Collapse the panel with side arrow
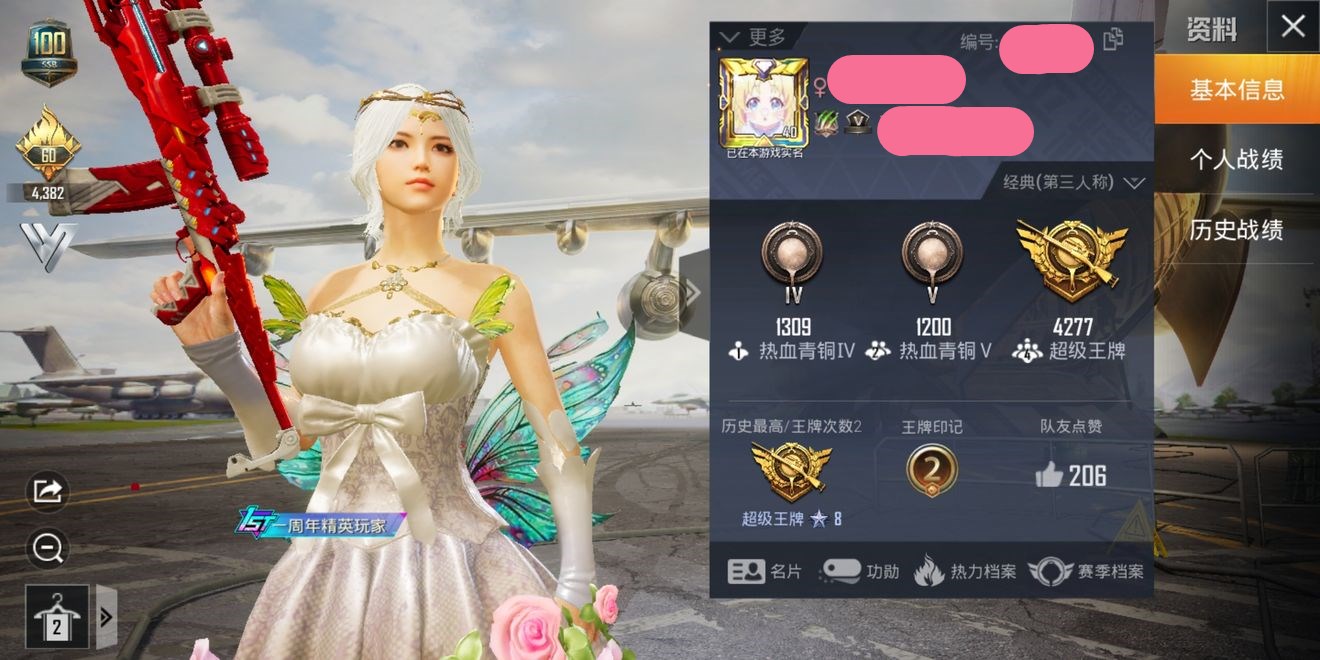The width and height of the screenshot is (1320, 660). tap(692, 292)
